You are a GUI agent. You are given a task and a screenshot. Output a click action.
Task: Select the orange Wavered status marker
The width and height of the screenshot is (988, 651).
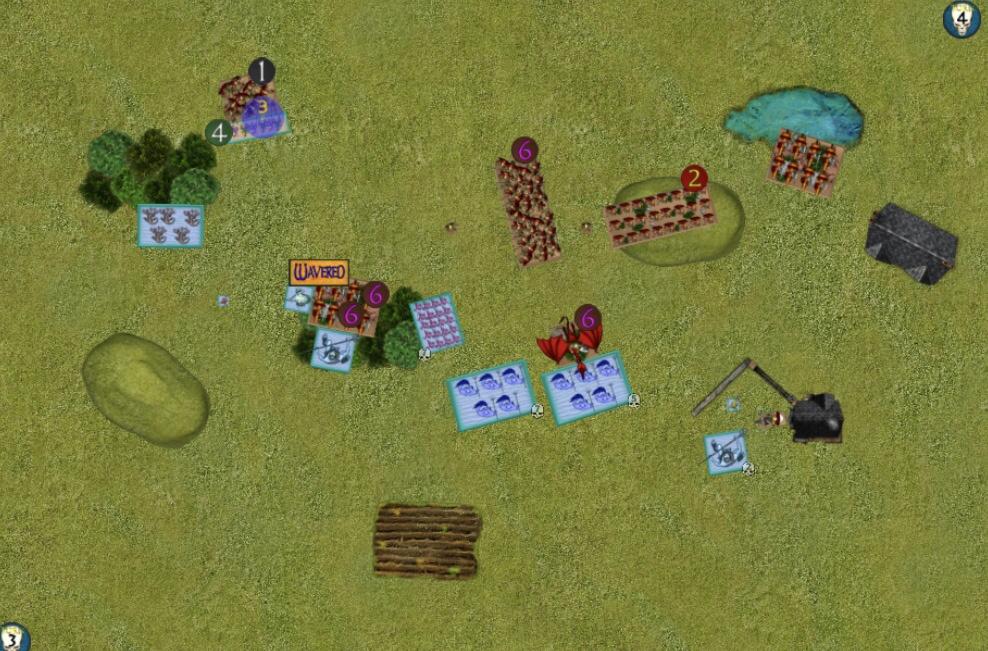318,271
